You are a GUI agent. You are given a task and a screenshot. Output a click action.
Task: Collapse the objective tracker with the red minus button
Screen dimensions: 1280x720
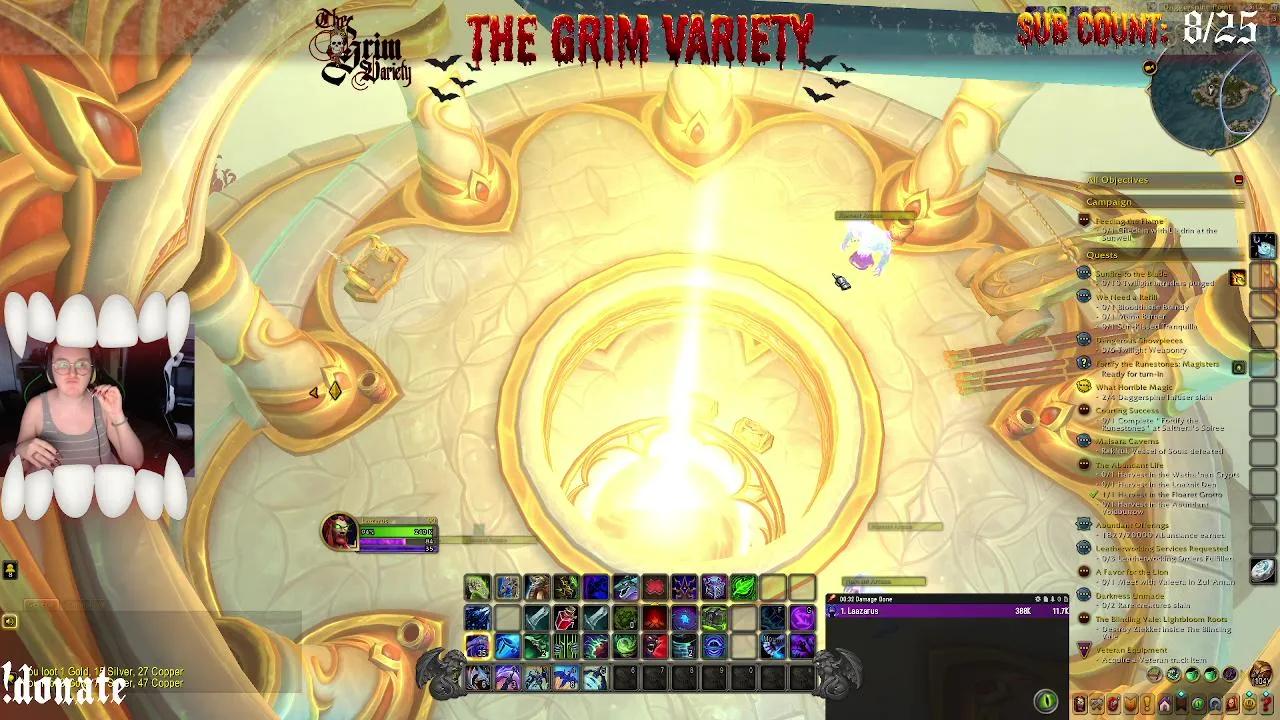[x=1238, y=180]
